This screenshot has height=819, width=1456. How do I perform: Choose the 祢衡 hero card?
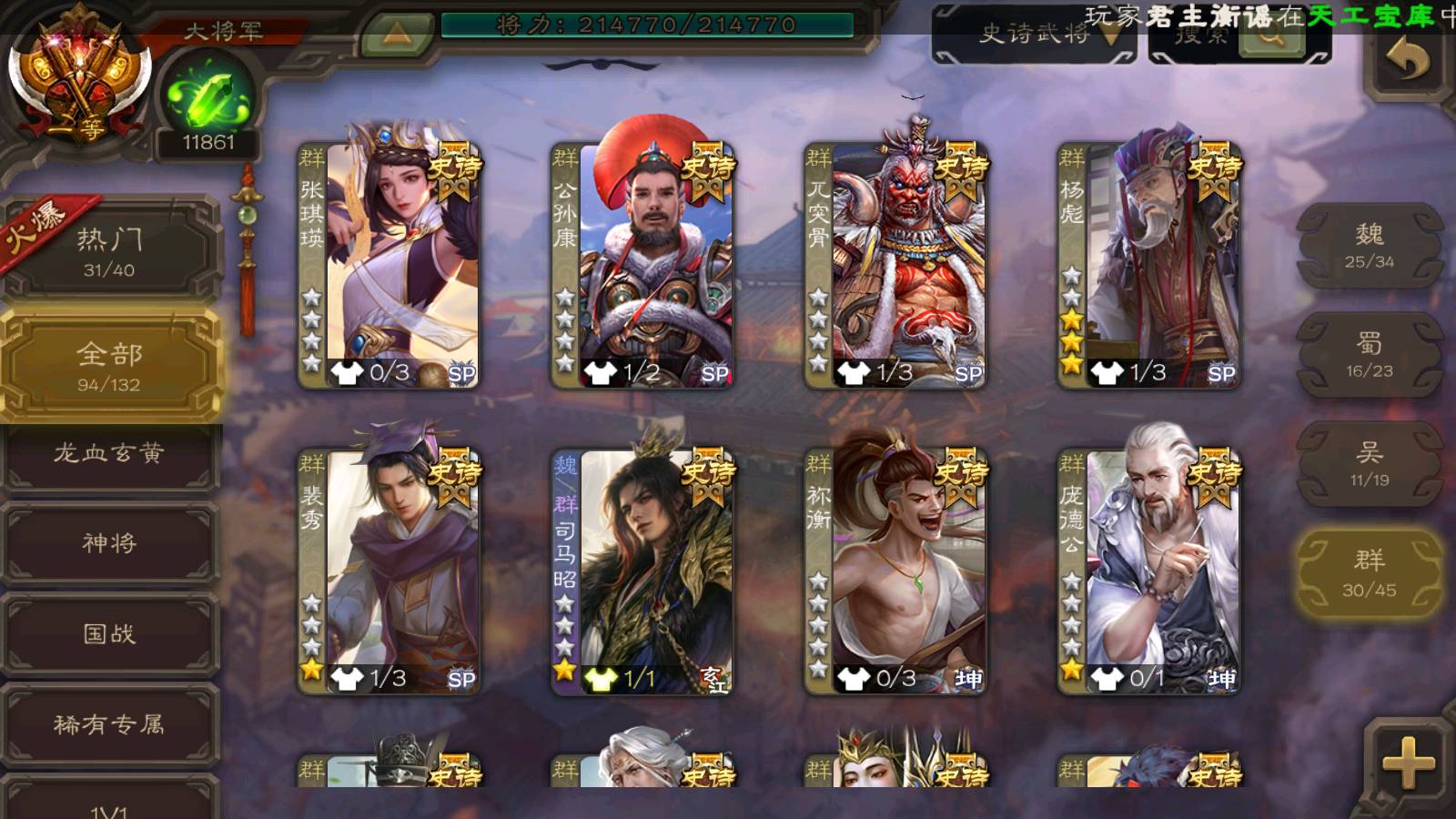click(895, 570)
